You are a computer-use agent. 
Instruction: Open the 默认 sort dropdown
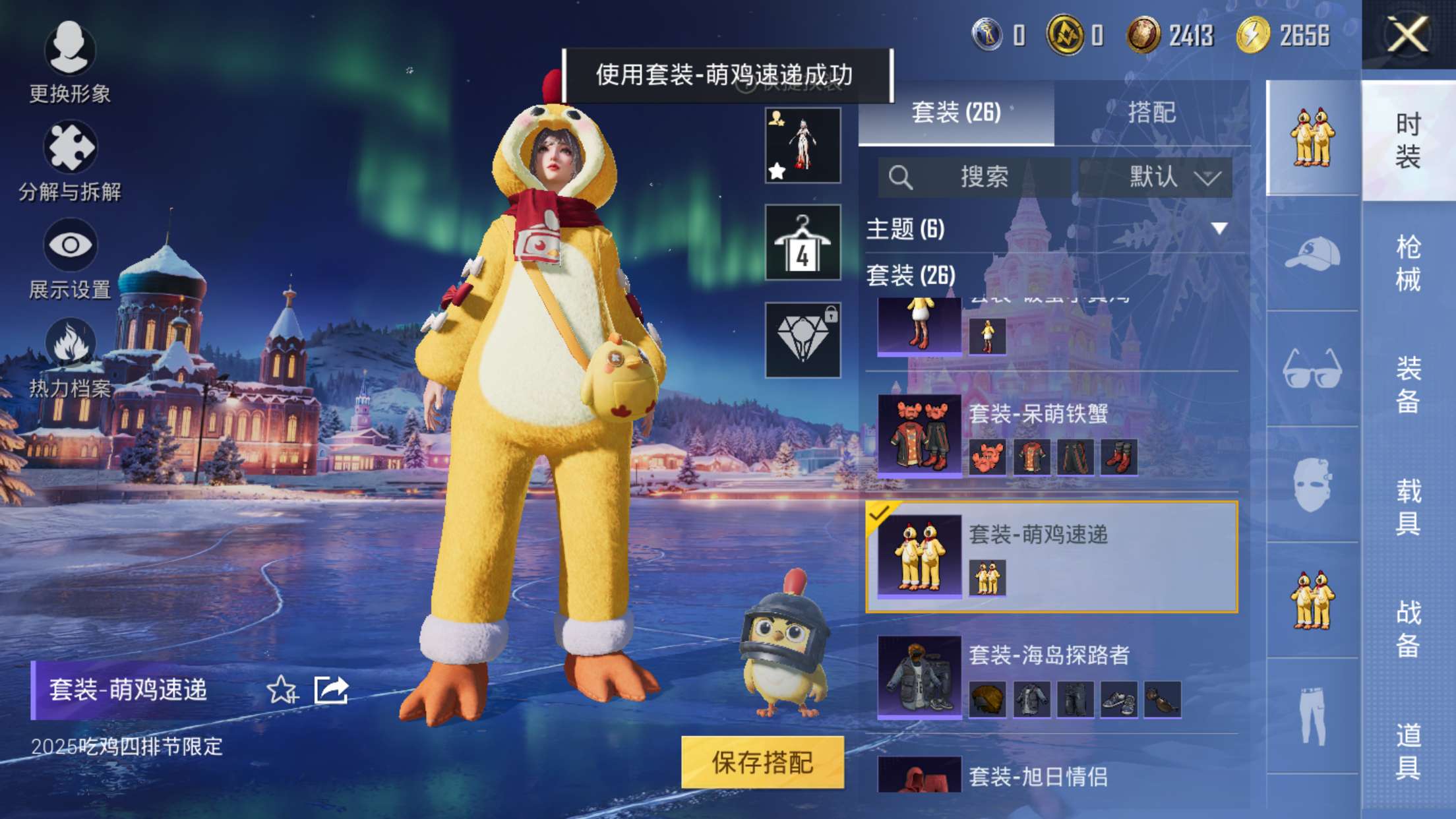tap(1155, 177)
